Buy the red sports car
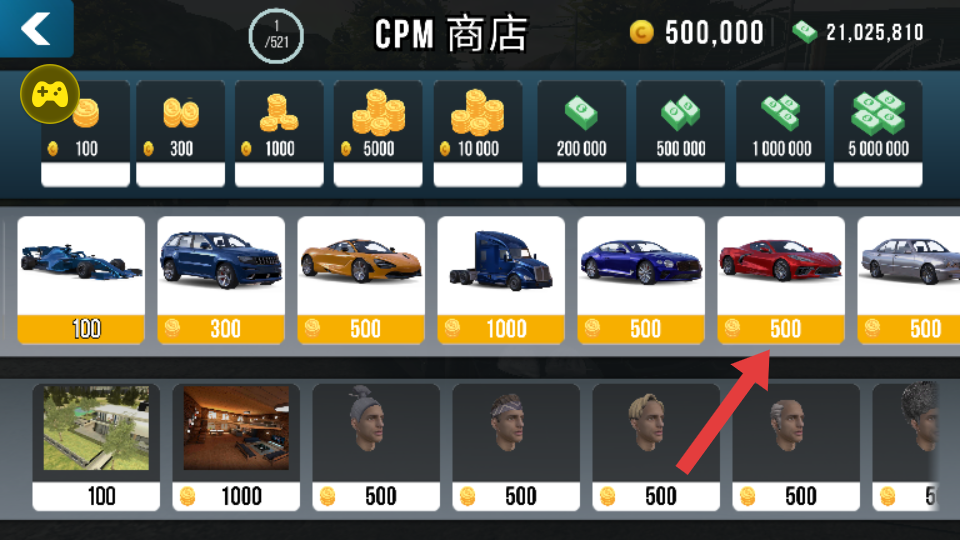Image resolution: width=960 pixels, height=540 pixels. [781, 280]
